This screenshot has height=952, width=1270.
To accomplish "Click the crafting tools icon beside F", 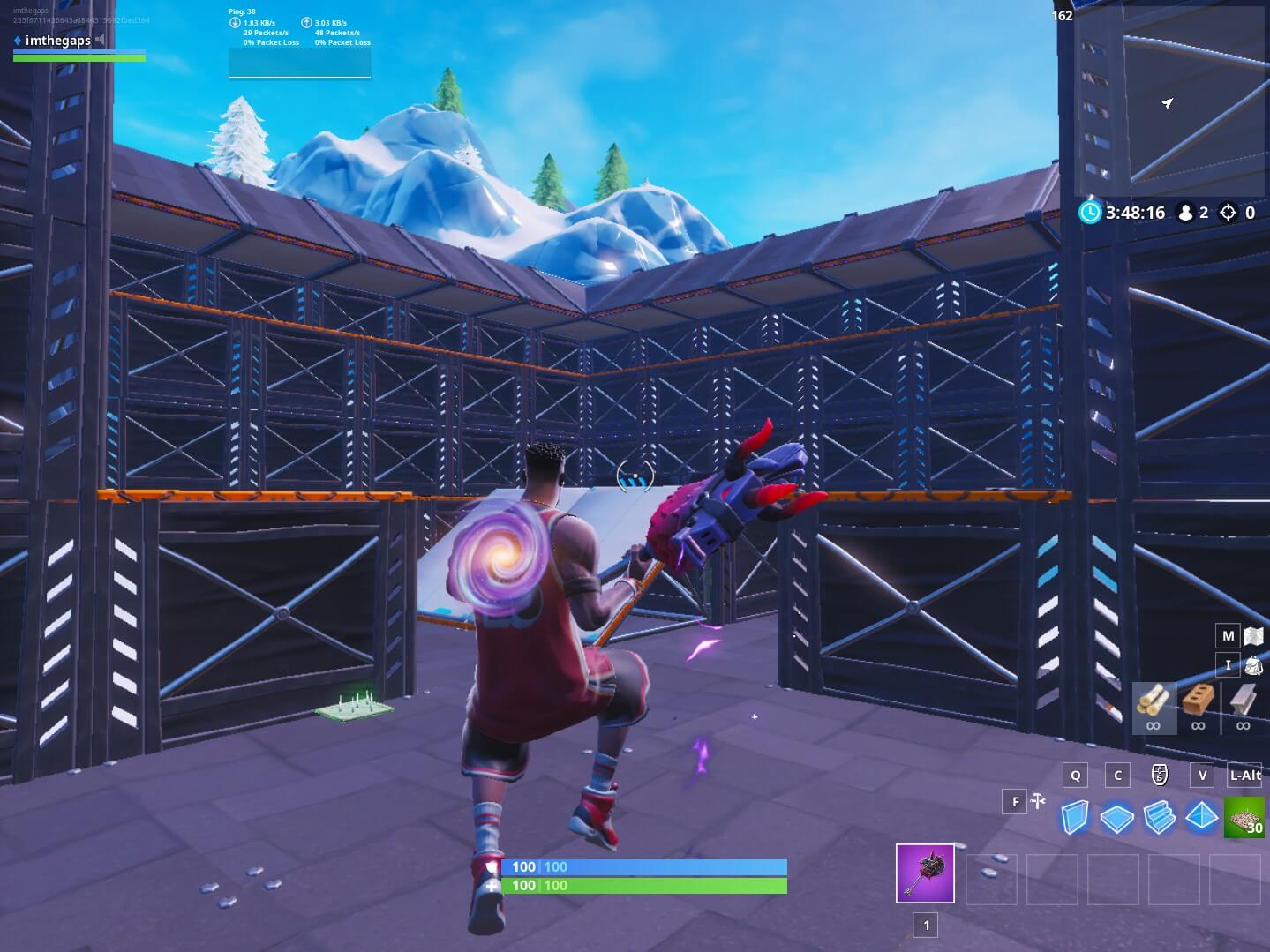I will pos(1037,802).
